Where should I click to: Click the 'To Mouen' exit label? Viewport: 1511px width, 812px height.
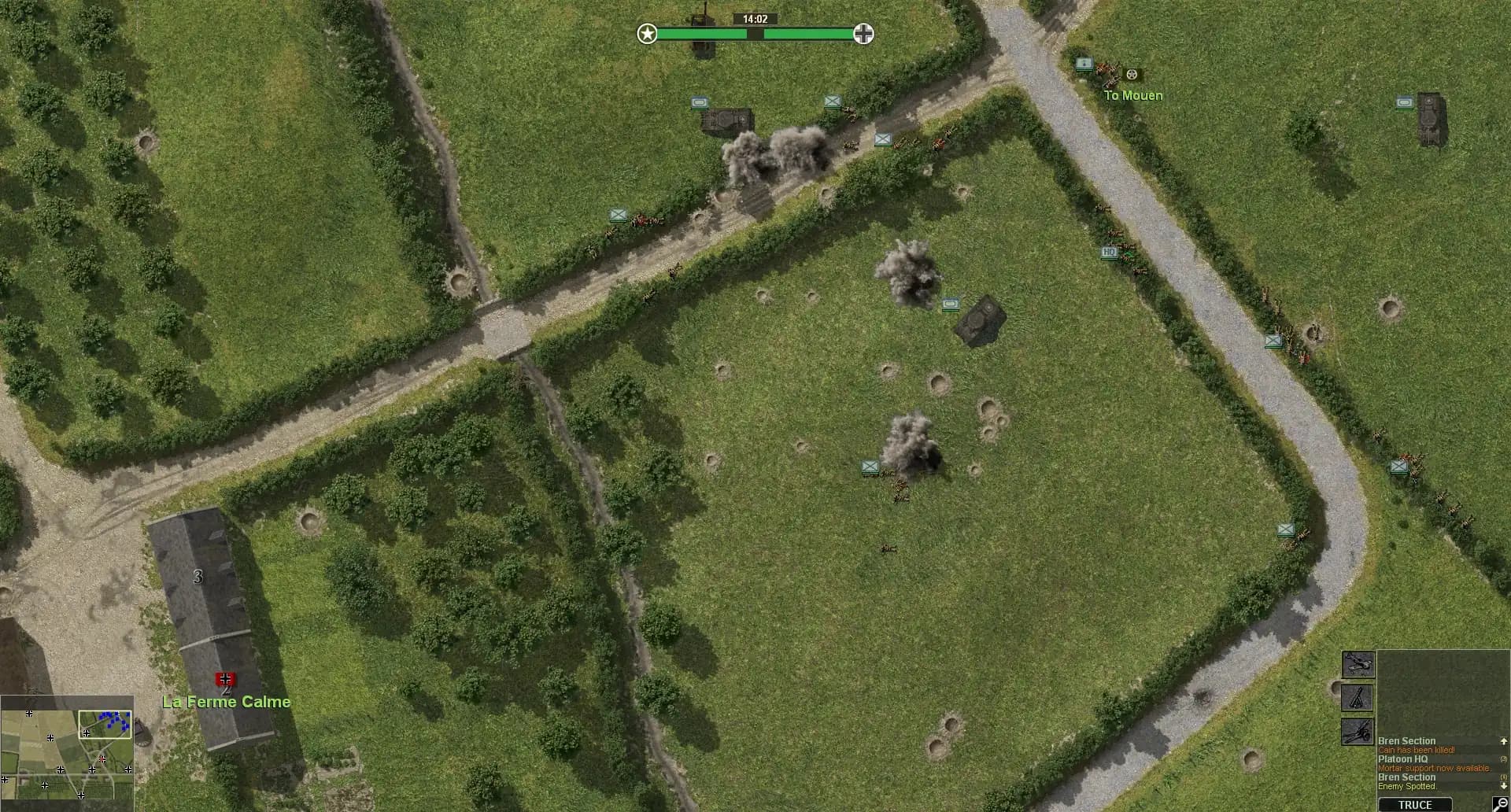click(x=1133, y=95)
